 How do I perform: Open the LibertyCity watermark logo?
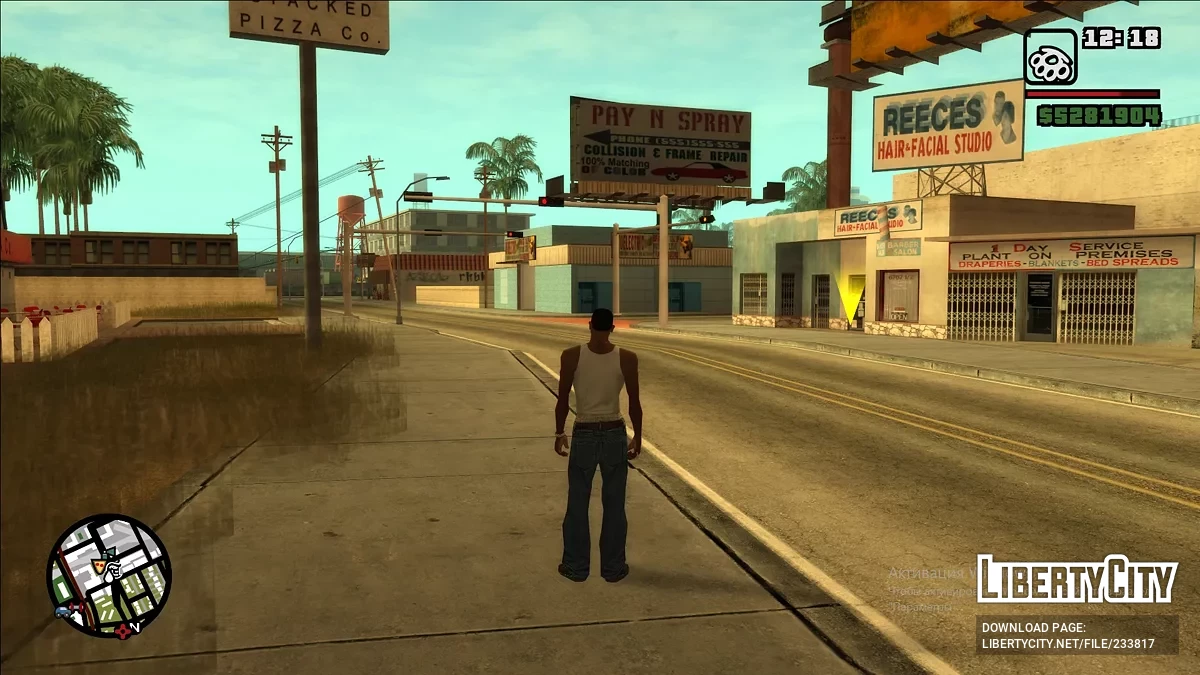1076,580
